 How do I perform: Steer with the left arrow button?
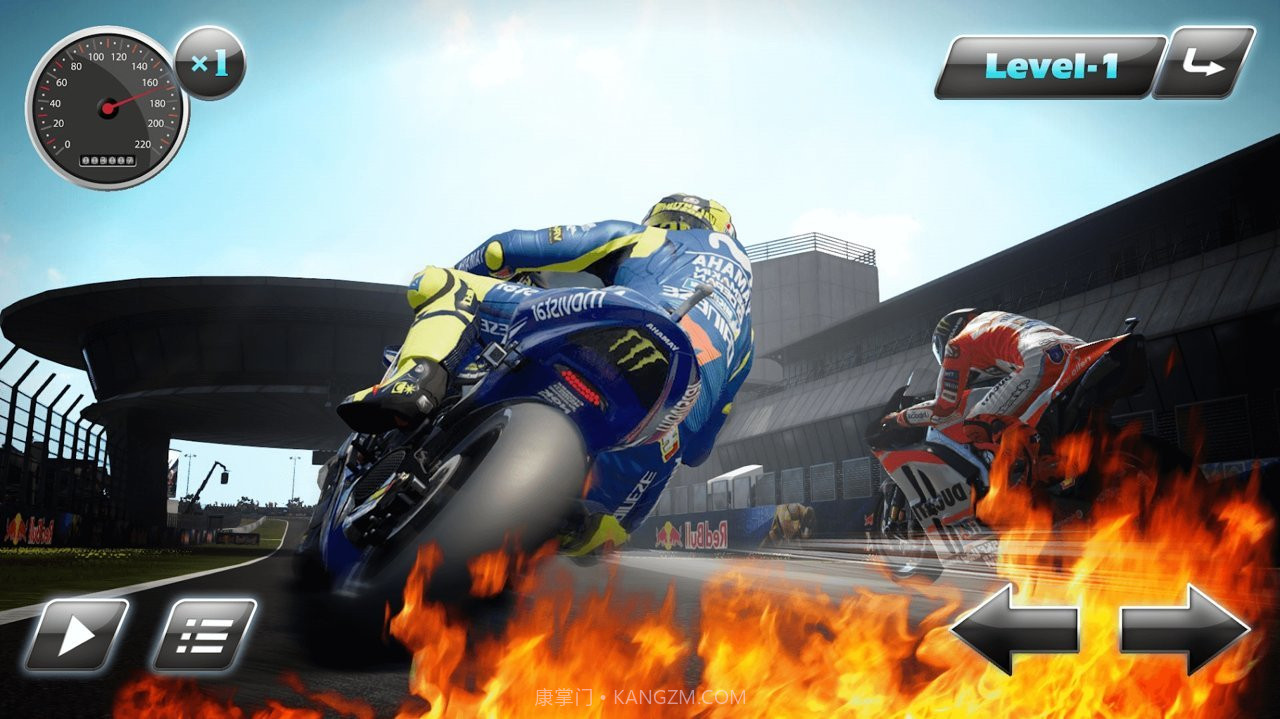pos(1013,629)
